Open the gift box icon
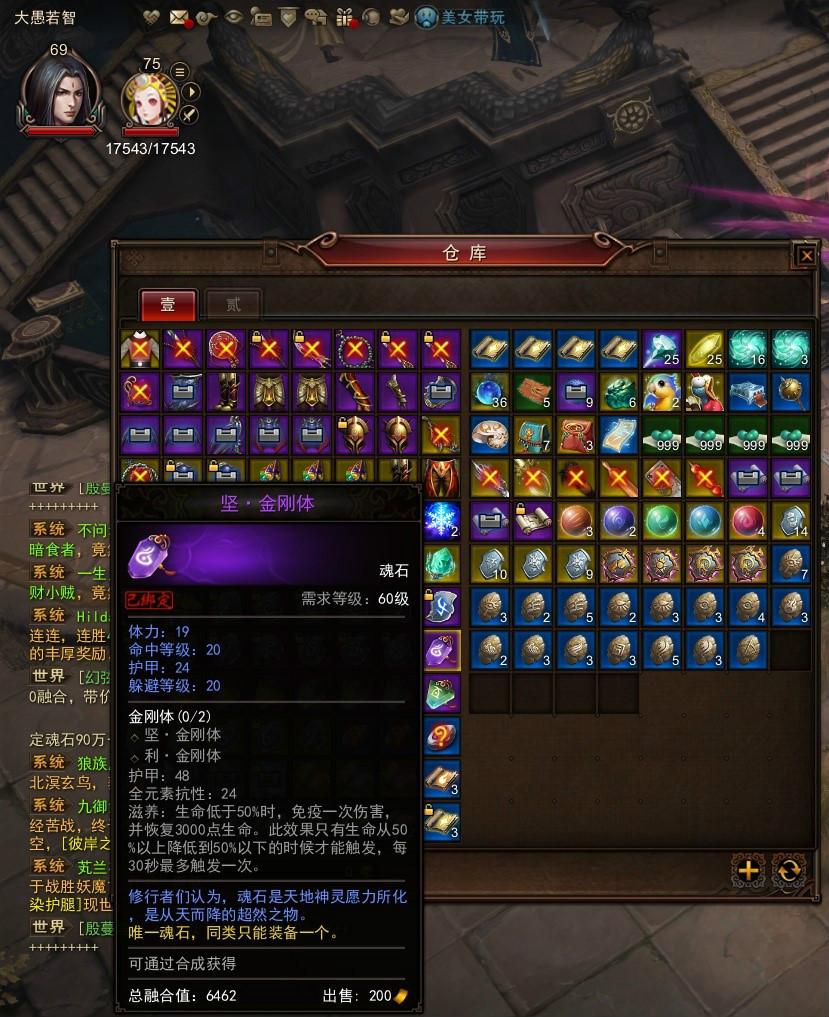 pos(343,16)
